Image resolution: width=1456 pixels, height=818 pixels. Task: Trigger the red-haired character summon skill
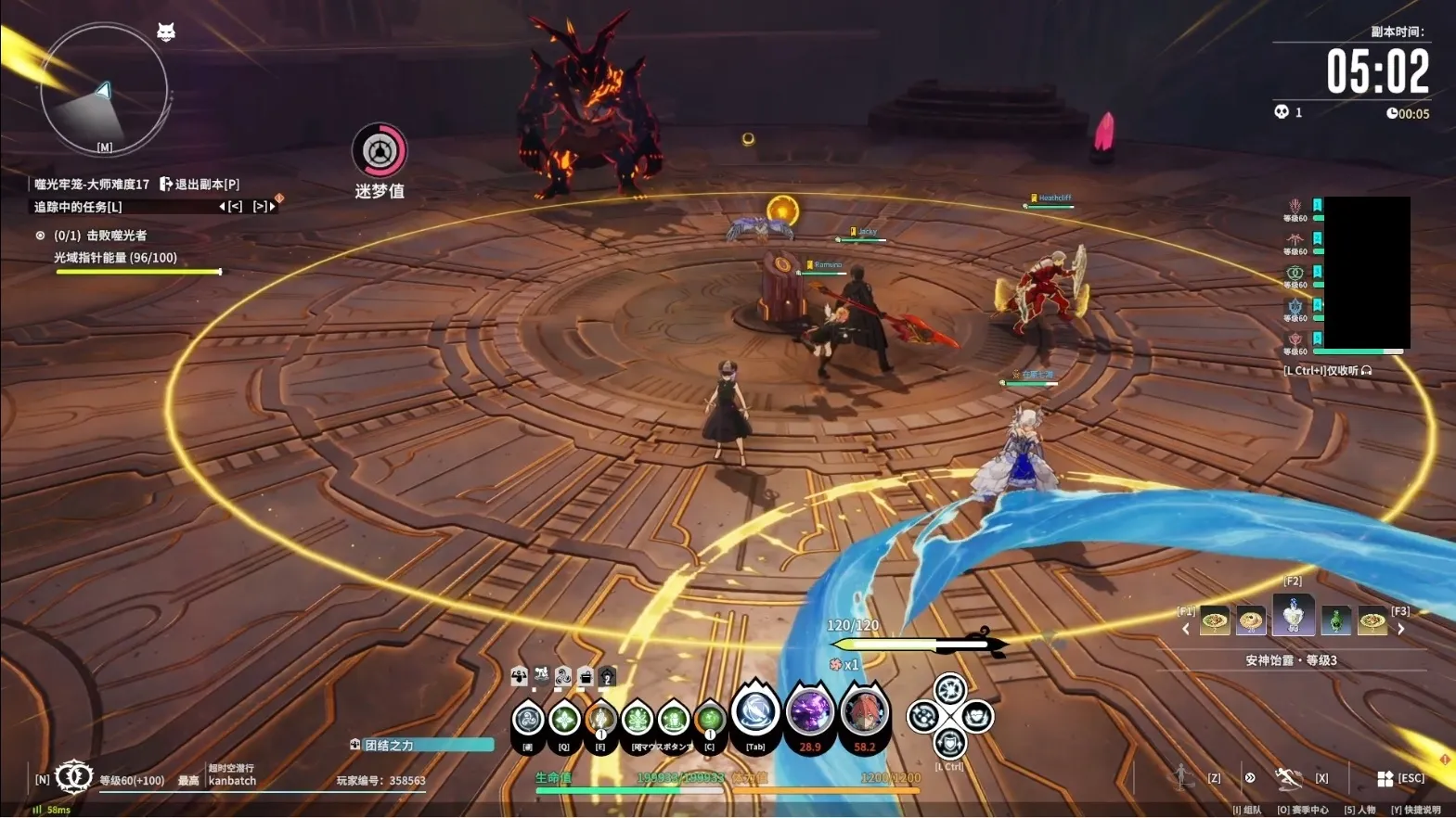[x=864, y=713]
